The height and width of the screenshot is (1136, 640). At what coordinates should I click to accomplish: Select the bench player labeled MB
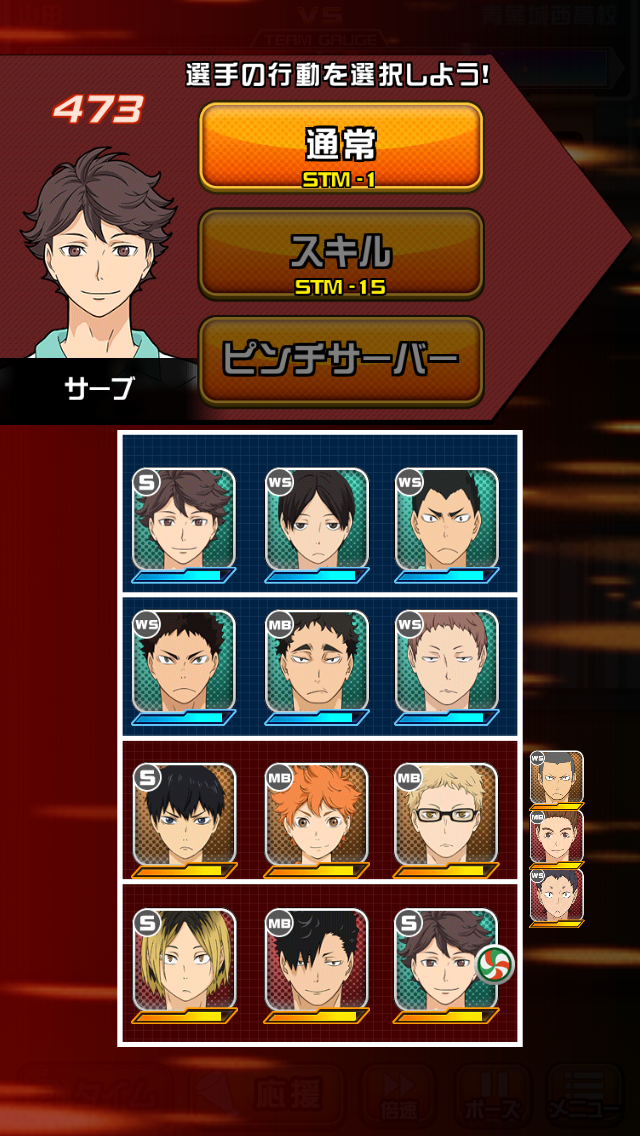pyautogui.click(x=557, y=836)
